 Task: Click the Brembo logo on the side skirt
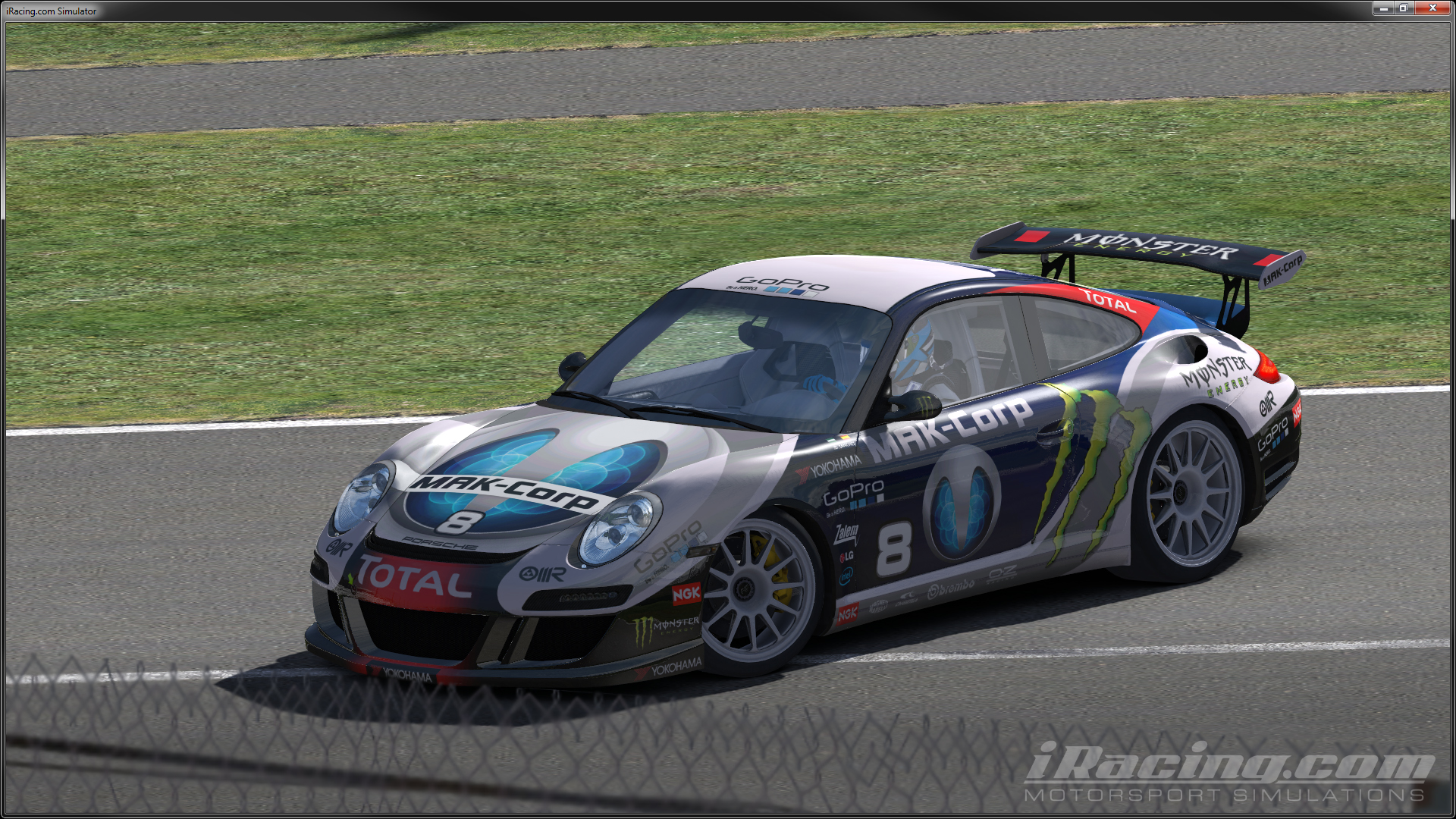(x=951, y=587)
